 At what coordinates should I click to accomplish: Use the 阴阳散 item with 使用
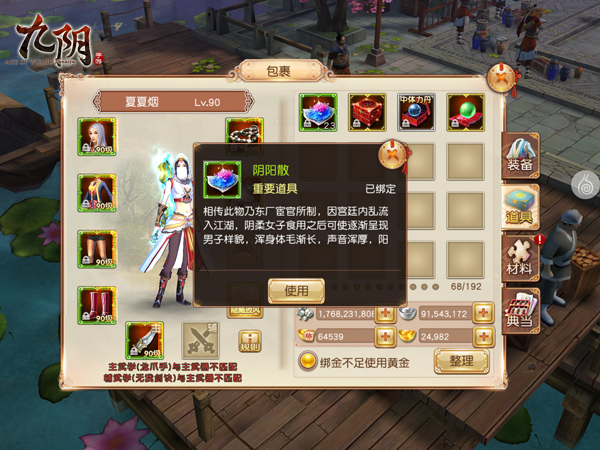(x=297, y=291)
